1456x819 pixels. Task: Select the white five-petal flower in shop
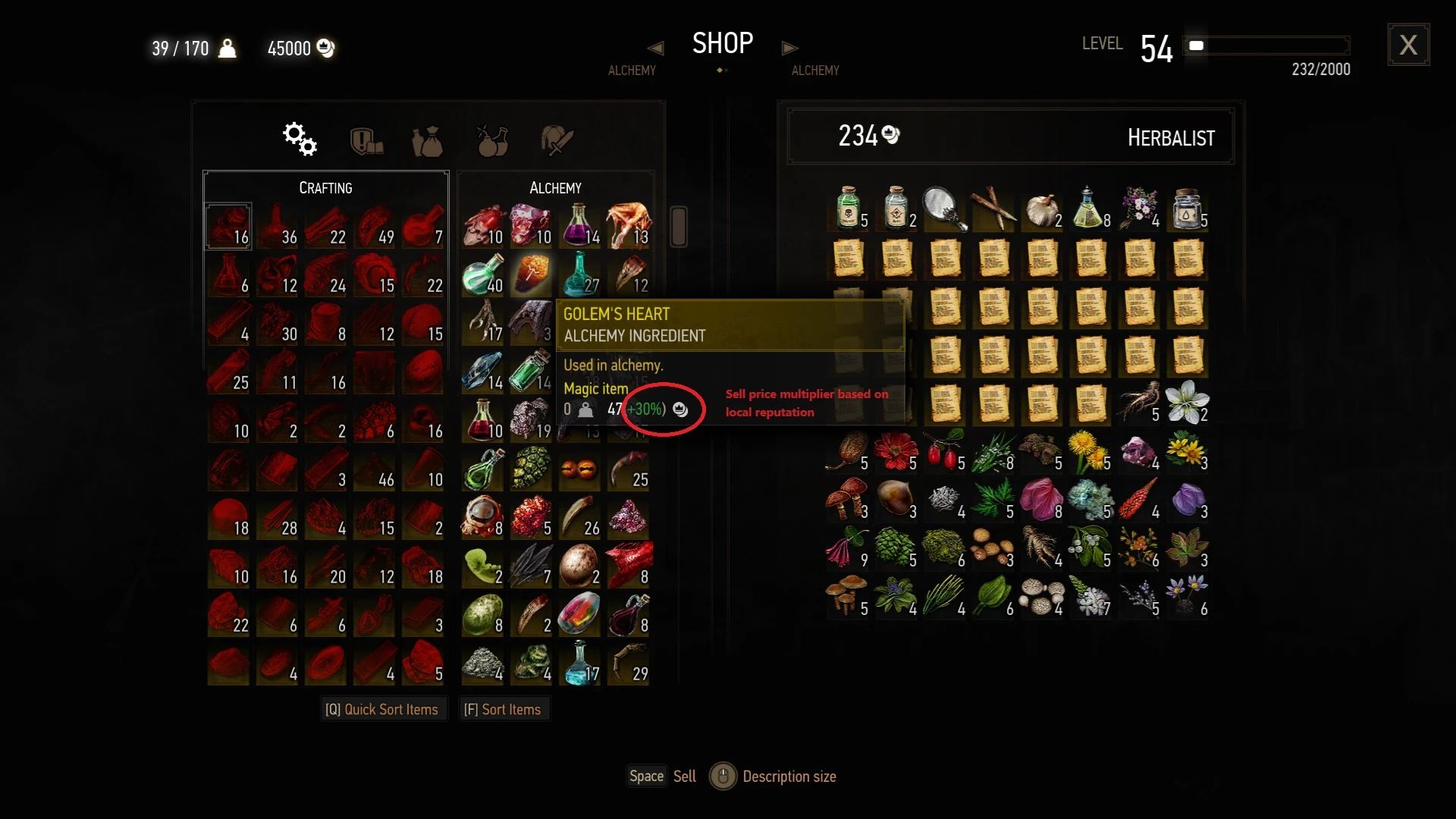pyautogui.click(x=1187, y=402)
